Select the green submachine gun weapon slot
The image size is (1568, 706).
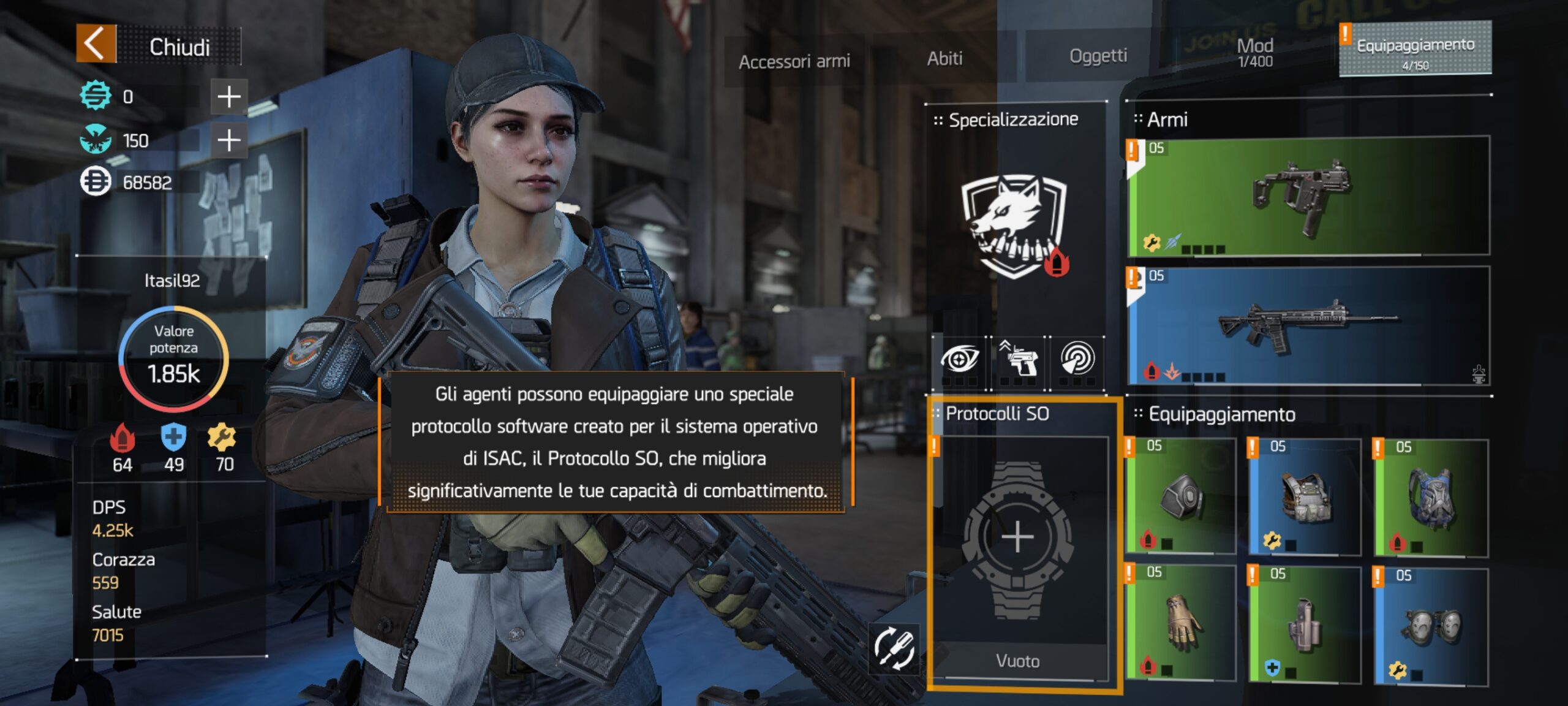pyautogui.click(x=1308, y=196)
